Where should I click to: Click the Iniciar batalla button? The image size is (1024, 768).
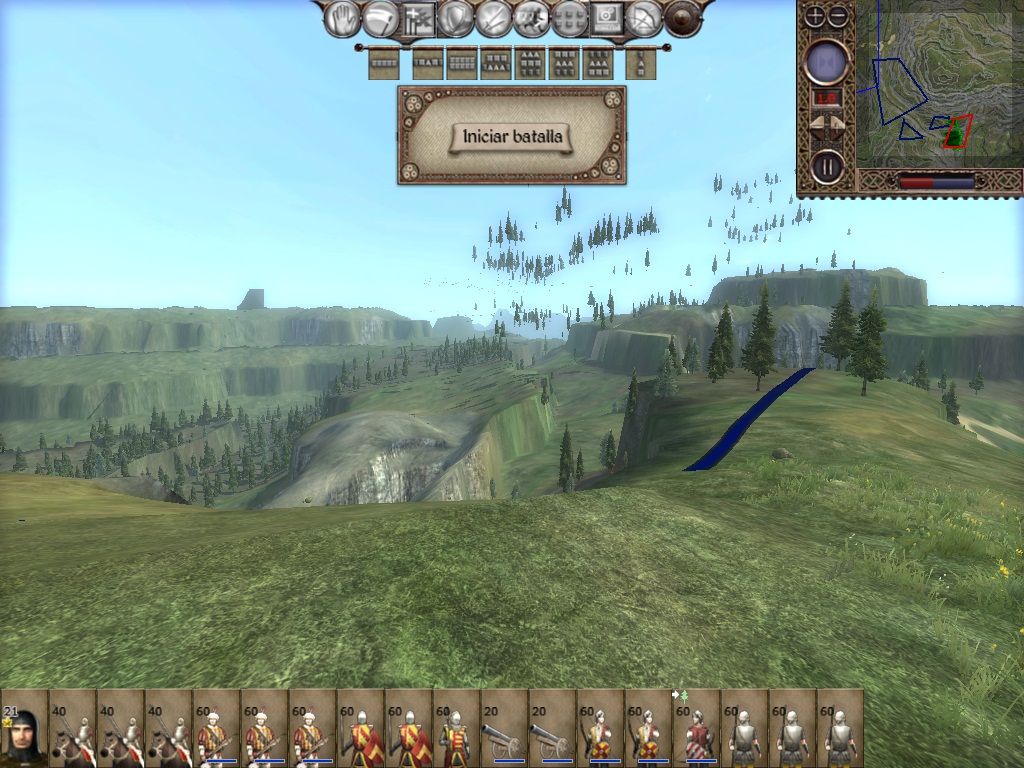[x=512, y=136]
